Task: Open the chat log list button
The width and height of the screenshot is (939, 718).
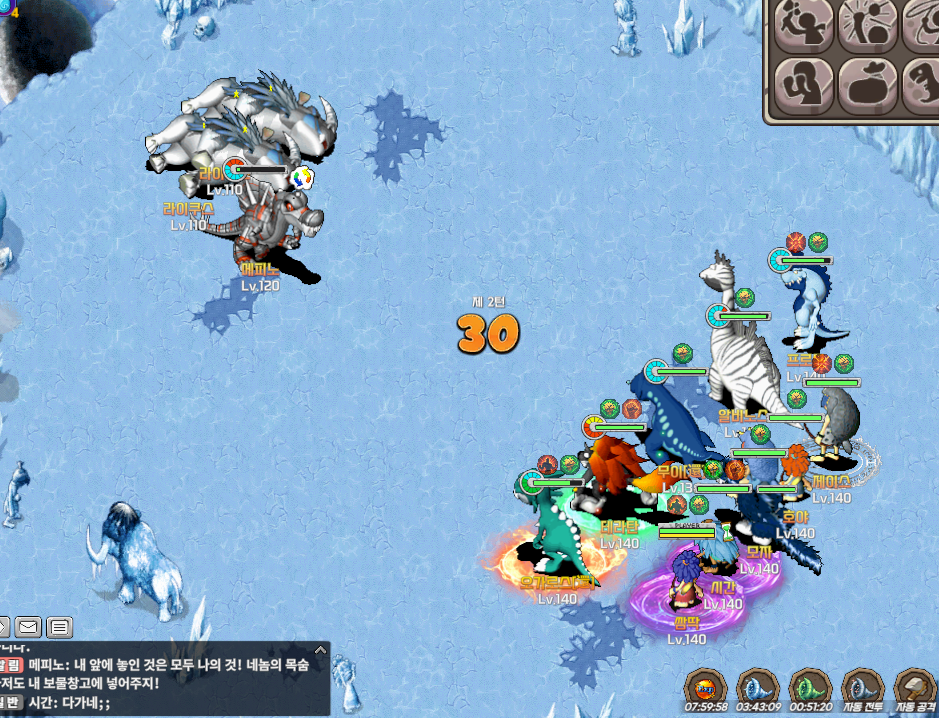Action: point(60,627)
